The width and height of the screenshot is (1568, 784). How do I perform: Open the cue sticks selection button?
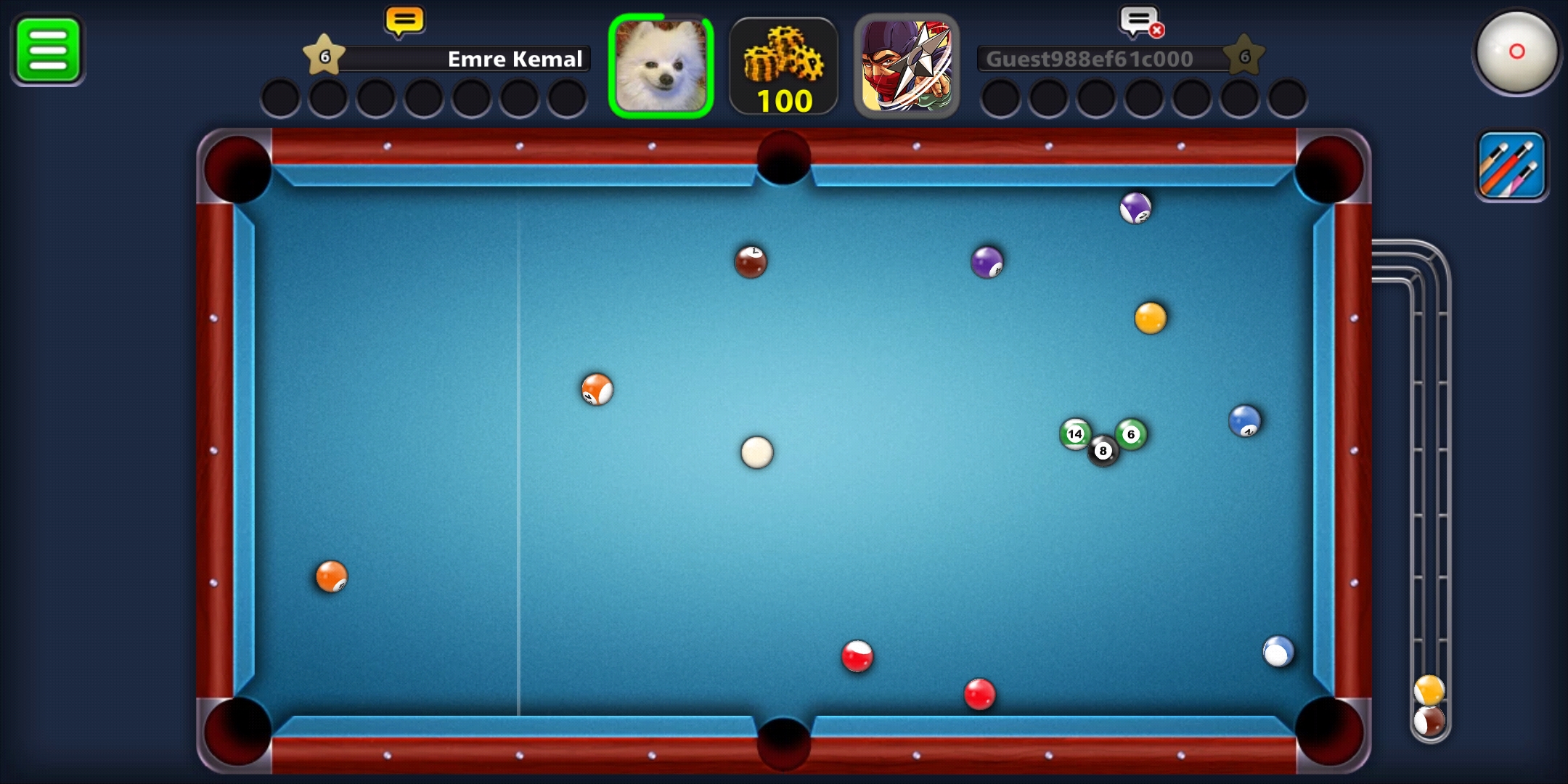coord(1512,166)
